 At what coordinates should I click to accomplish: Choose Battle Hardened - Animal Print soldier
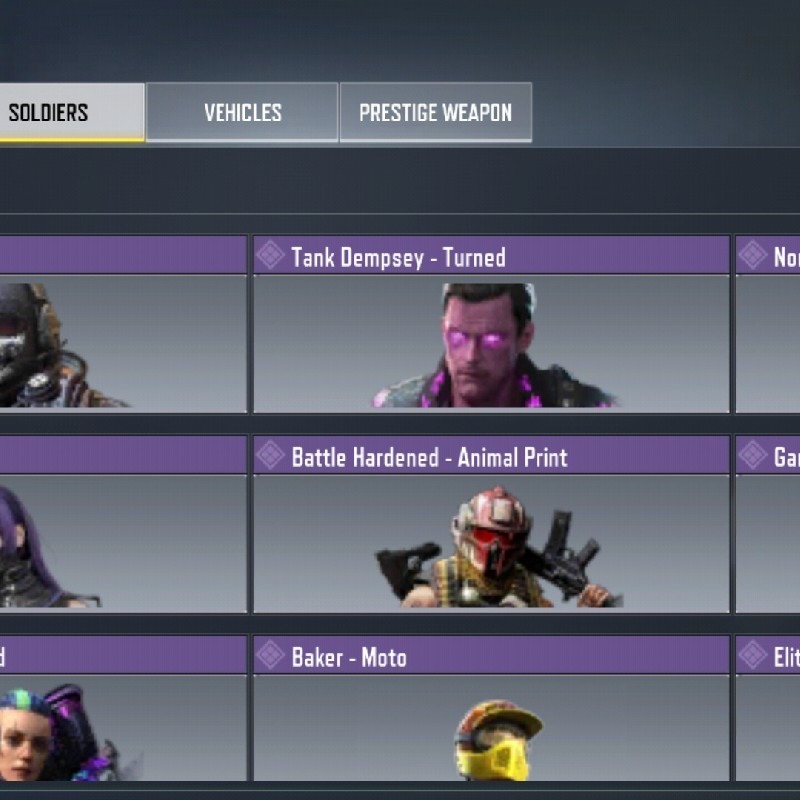pos(491,525)
